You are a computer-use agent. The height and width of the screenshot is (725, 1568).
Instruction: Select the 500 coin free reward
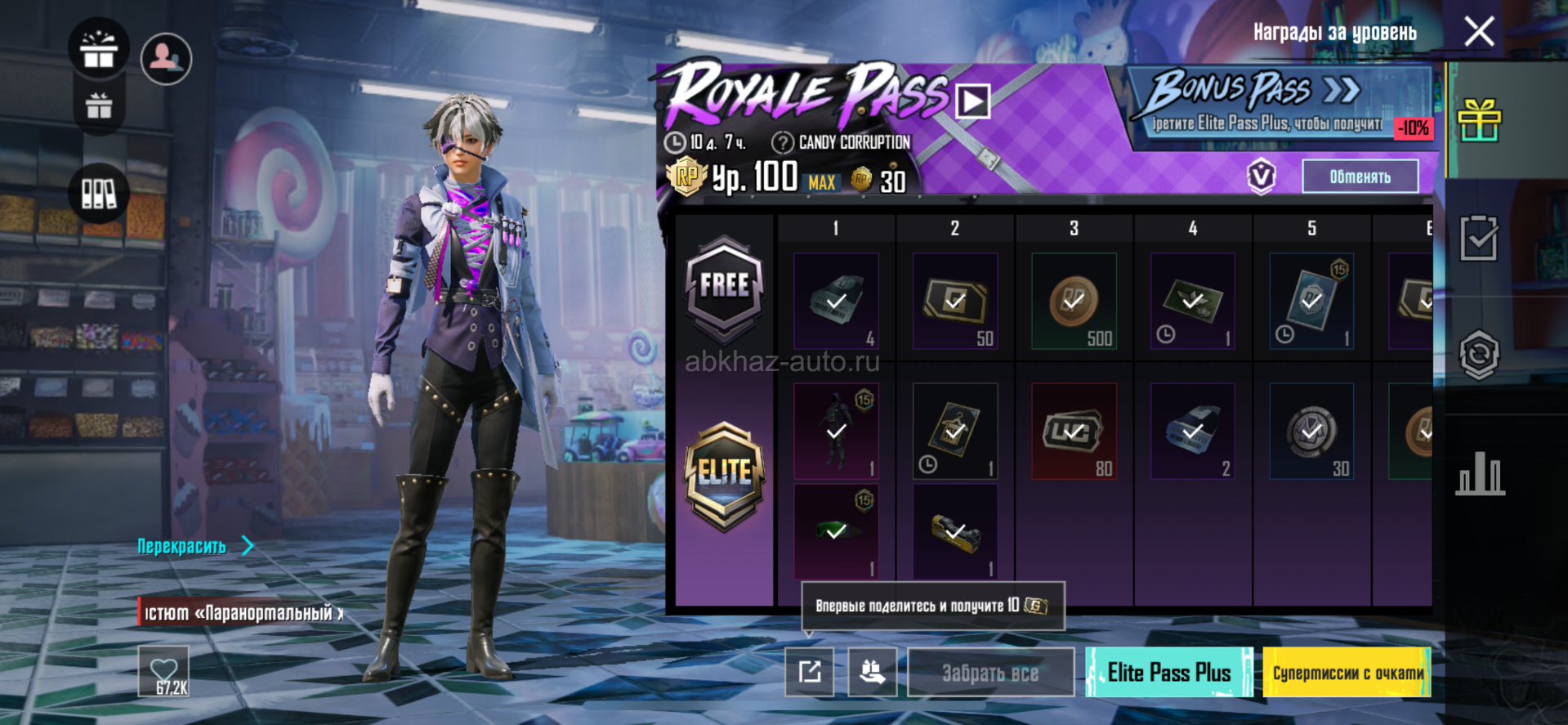click(x=1074, y=302)
